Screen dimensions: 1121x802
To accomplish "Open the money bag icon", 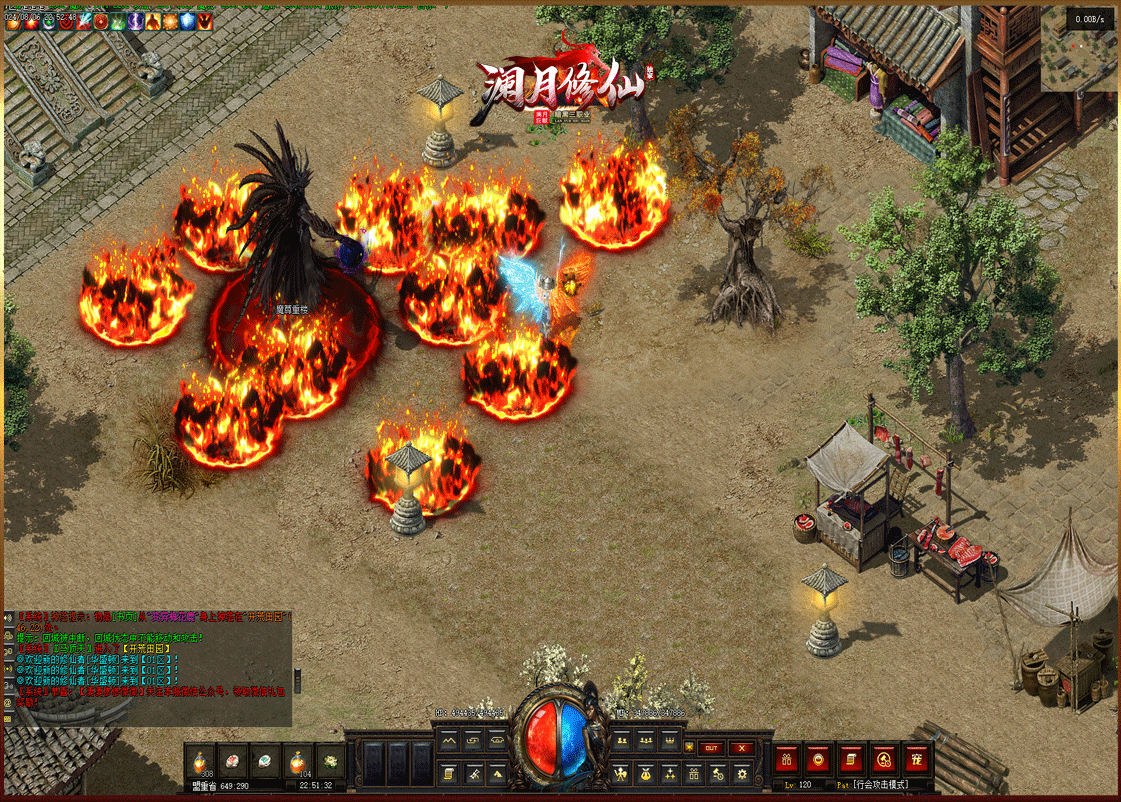I will [x=645, y=773].
